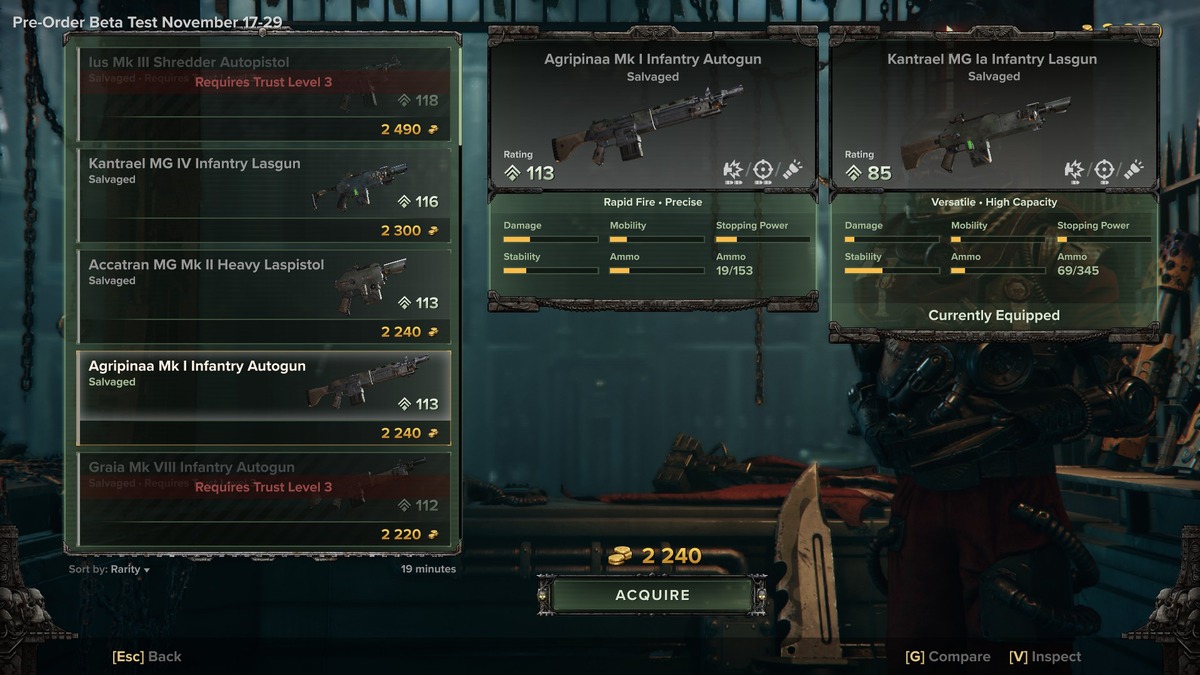Go back with the Back button
This screenshot has width=1200, height=675.
coord(147,657)
